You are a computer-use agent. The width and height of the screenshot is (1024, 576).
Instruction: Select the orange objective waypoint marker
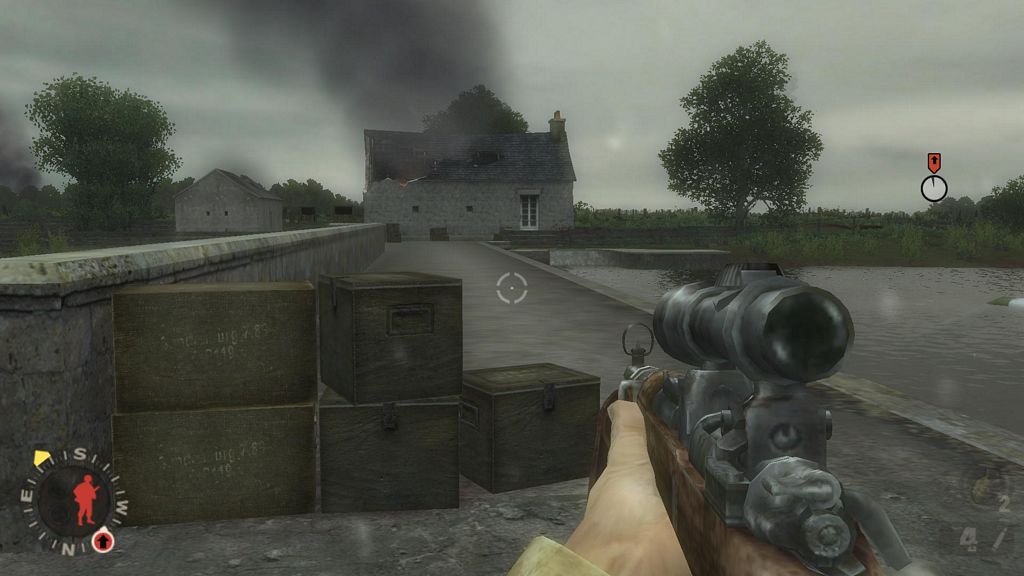pos(934,162)
